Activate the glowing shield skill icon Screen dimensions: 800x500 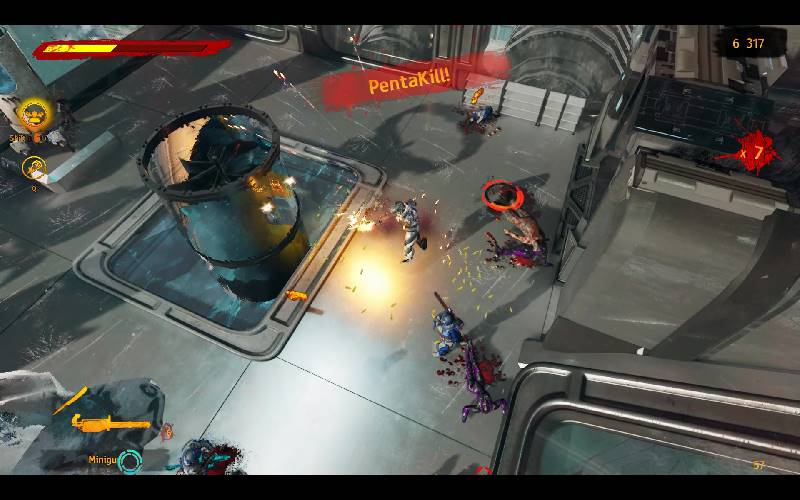click(x=34, y=113)
